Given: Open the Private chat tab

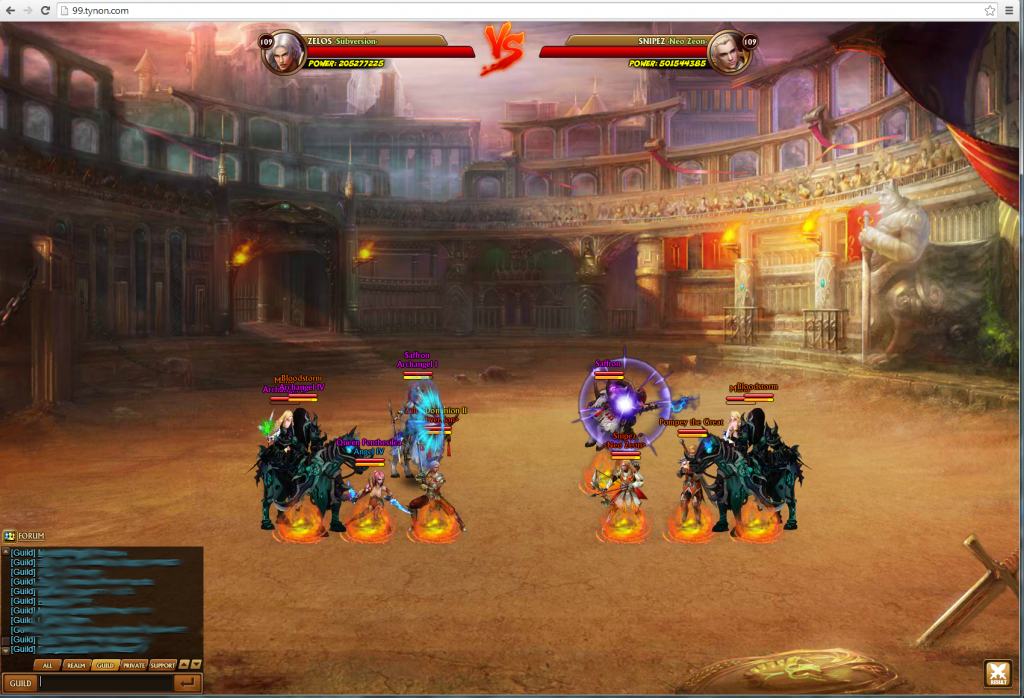Looking at the screenshot, I should click(x=134, y=665).
